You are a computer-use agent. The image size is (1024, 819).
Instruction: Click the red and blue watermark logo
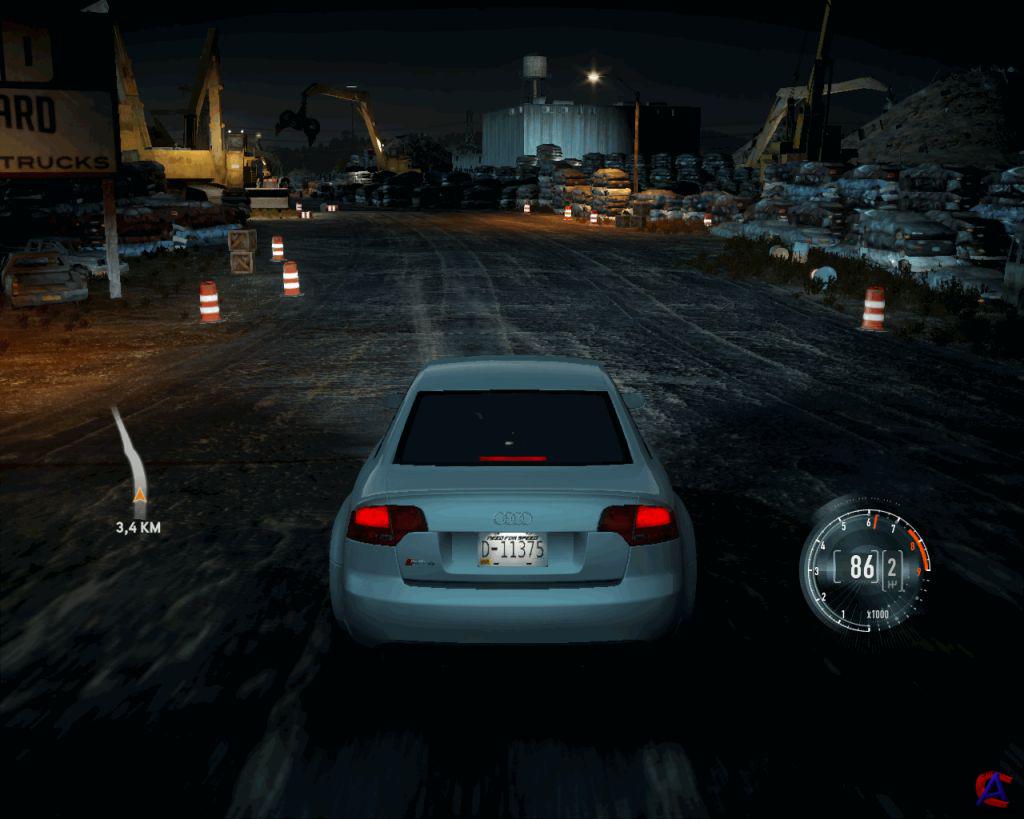click(993, 788)
